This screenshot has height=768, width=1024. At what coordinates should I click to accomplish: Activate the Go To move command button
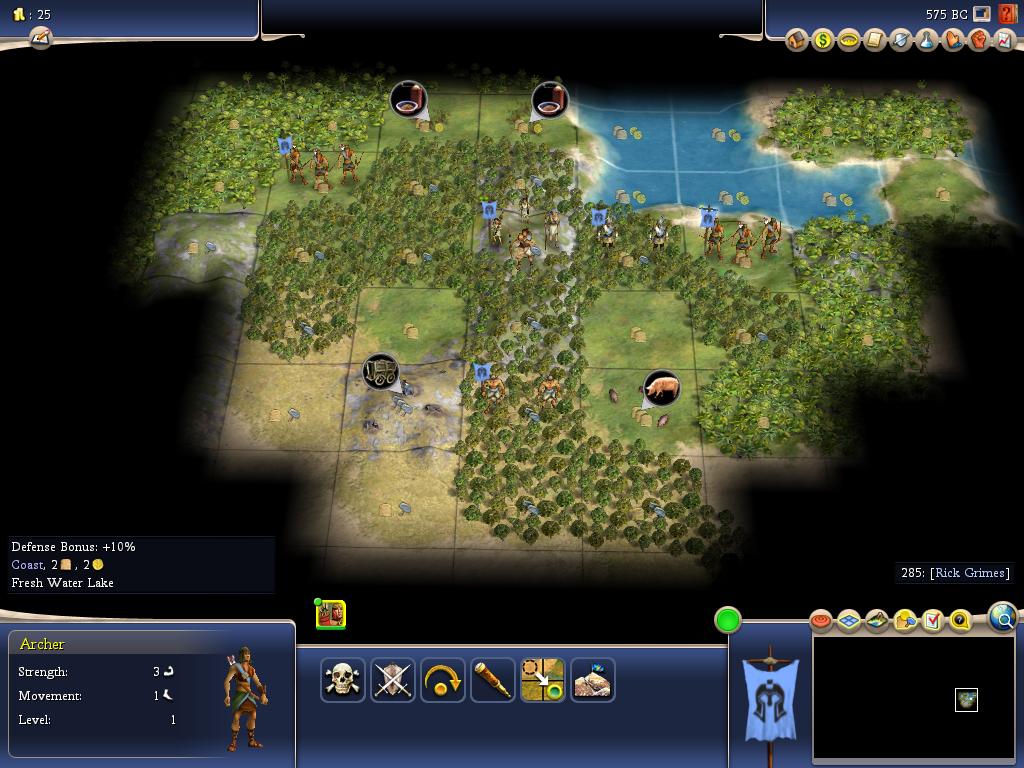click(543, 680)
